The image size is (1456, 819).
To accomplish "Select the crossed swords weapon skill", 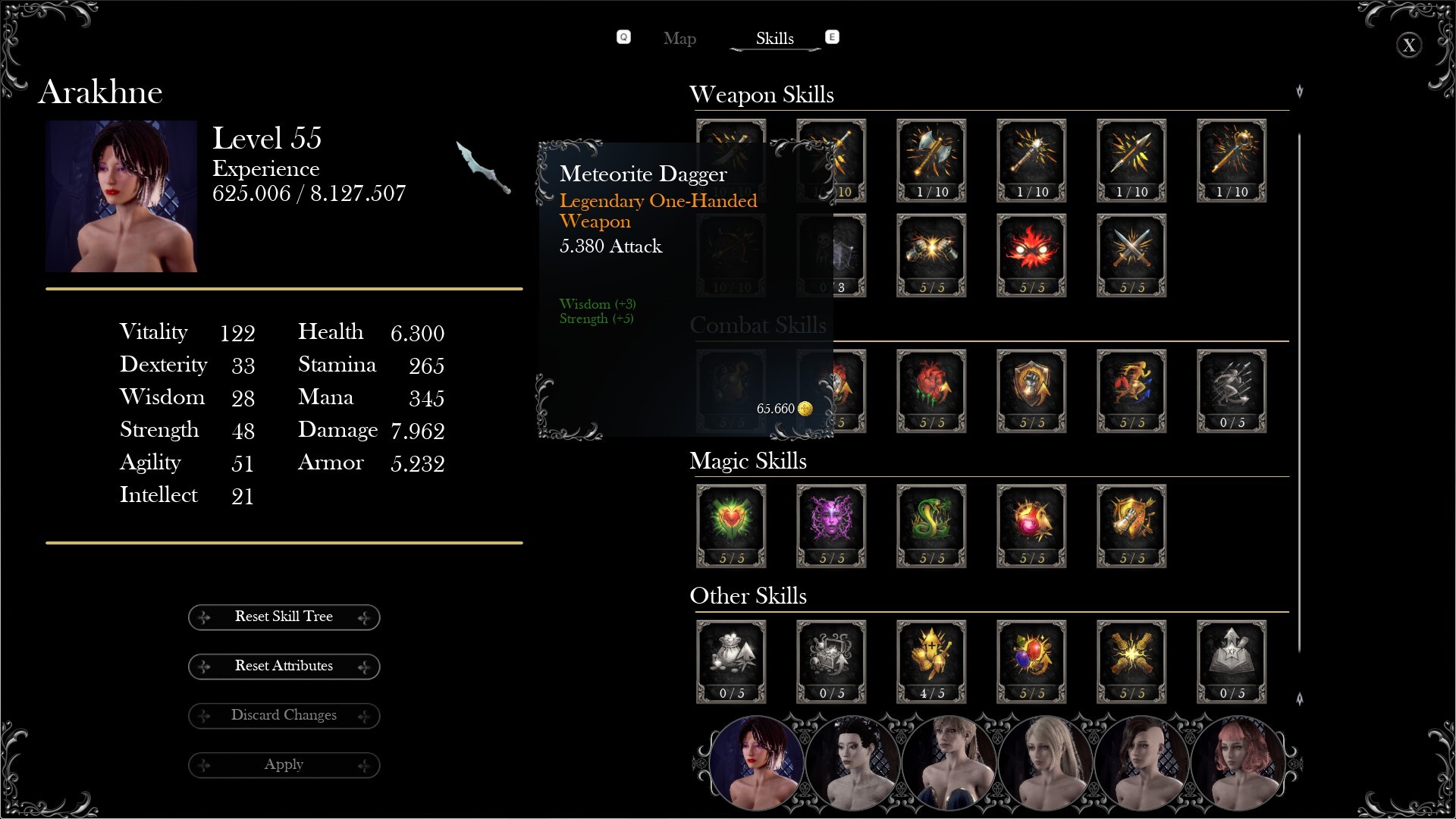I will pos(1131,255).
